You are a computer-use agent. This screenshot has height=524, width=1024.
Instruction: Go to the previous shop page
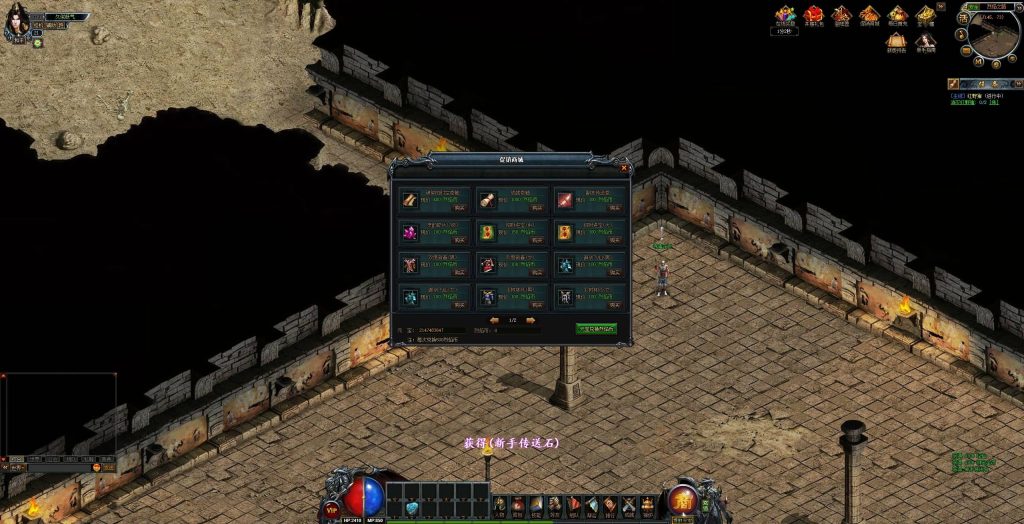pyautogui.click(x=494, y=320)
